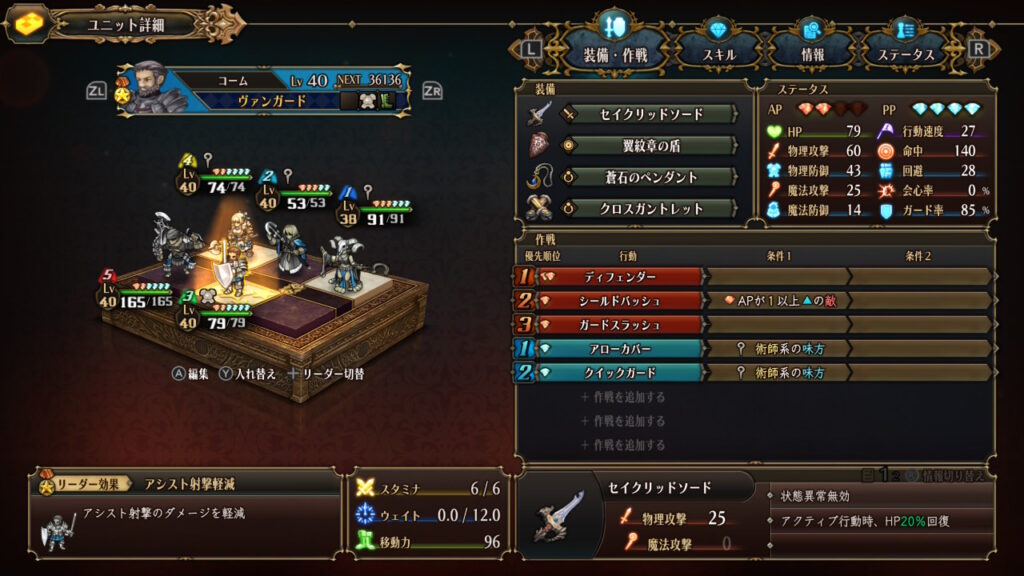Select the ガードスラッシュ tactic row
Screen dimensions: 1024x576
point(622,324)
